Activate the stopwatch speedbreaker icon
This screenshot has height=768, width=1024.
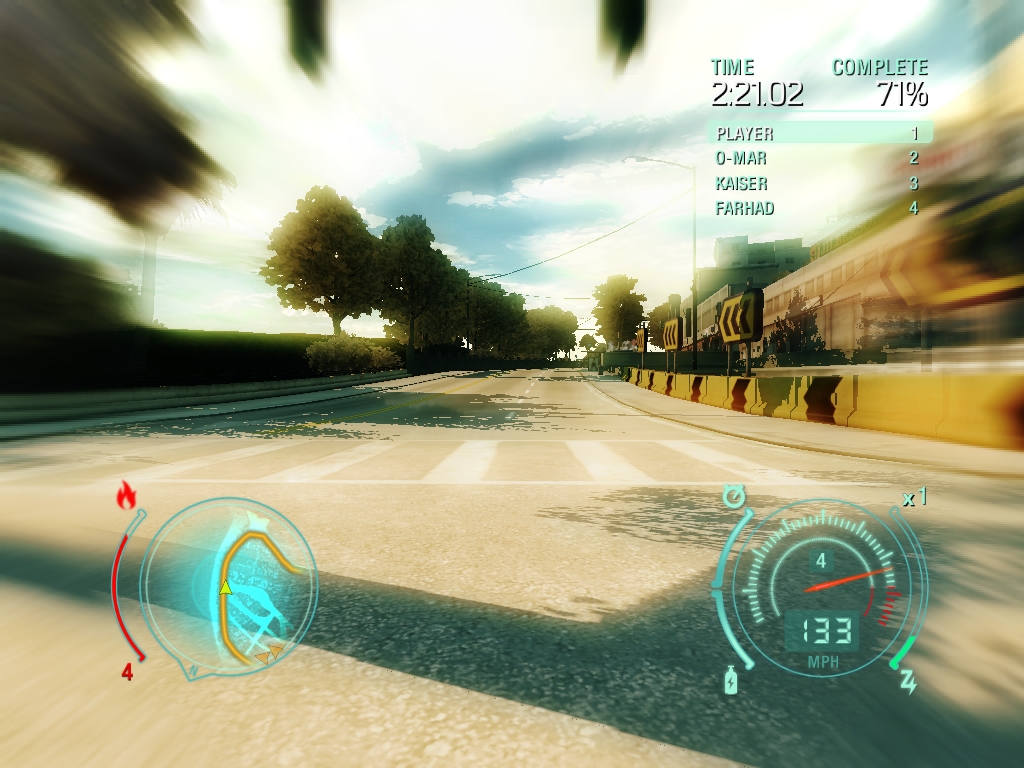[735, 495]
